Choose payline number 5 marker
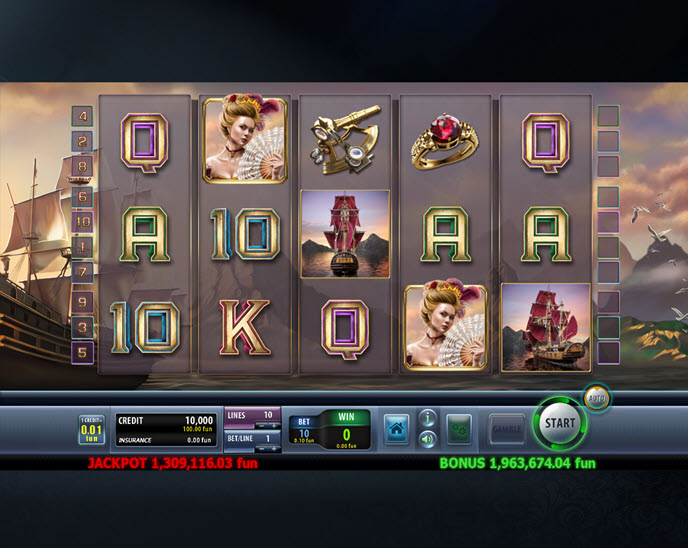This screenshot has width=688, height=548. (x=83, y=351)
